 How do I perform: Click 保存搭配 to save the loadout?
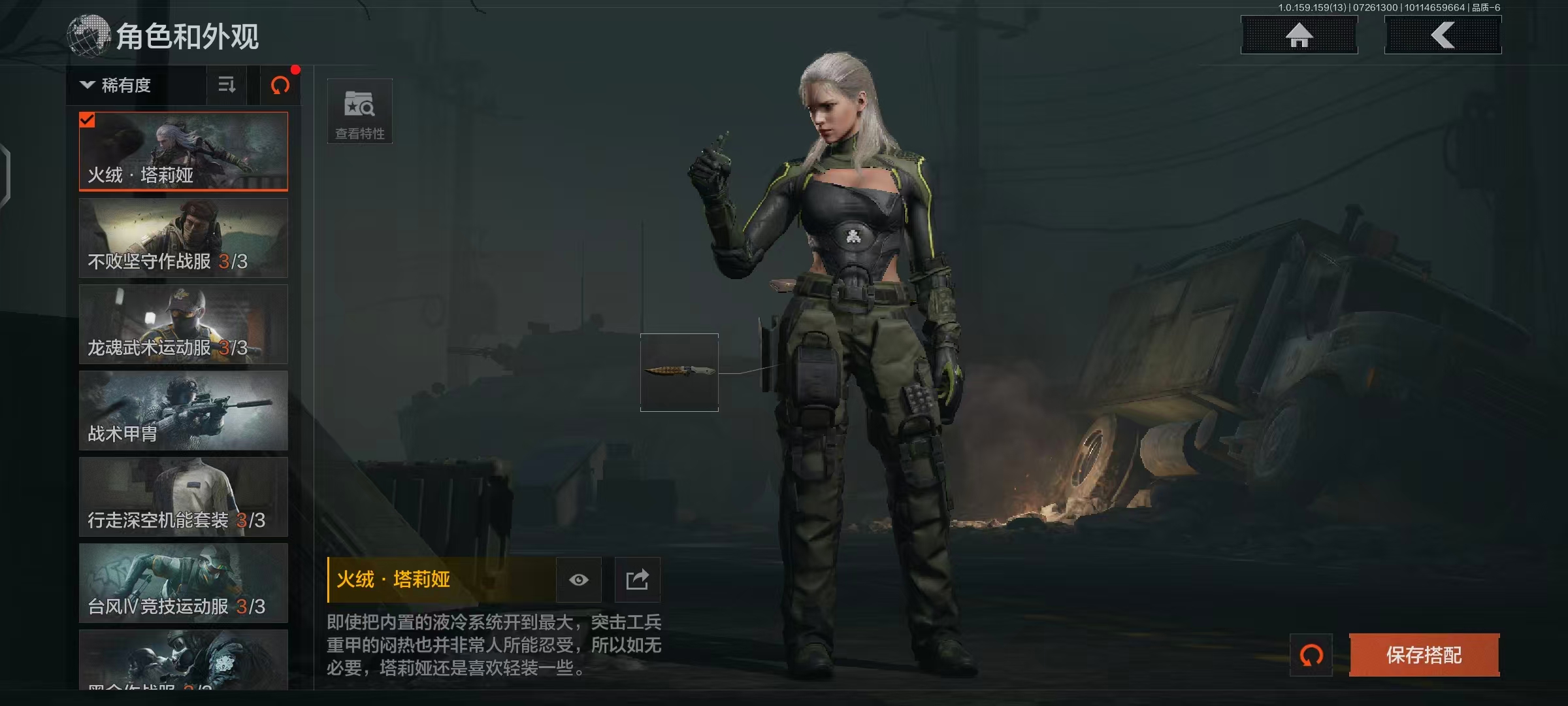point(1424,655)
